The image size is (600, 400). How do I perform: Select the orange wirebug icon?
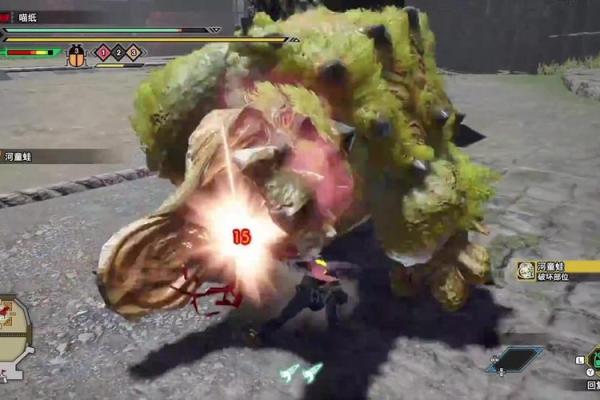77,56
